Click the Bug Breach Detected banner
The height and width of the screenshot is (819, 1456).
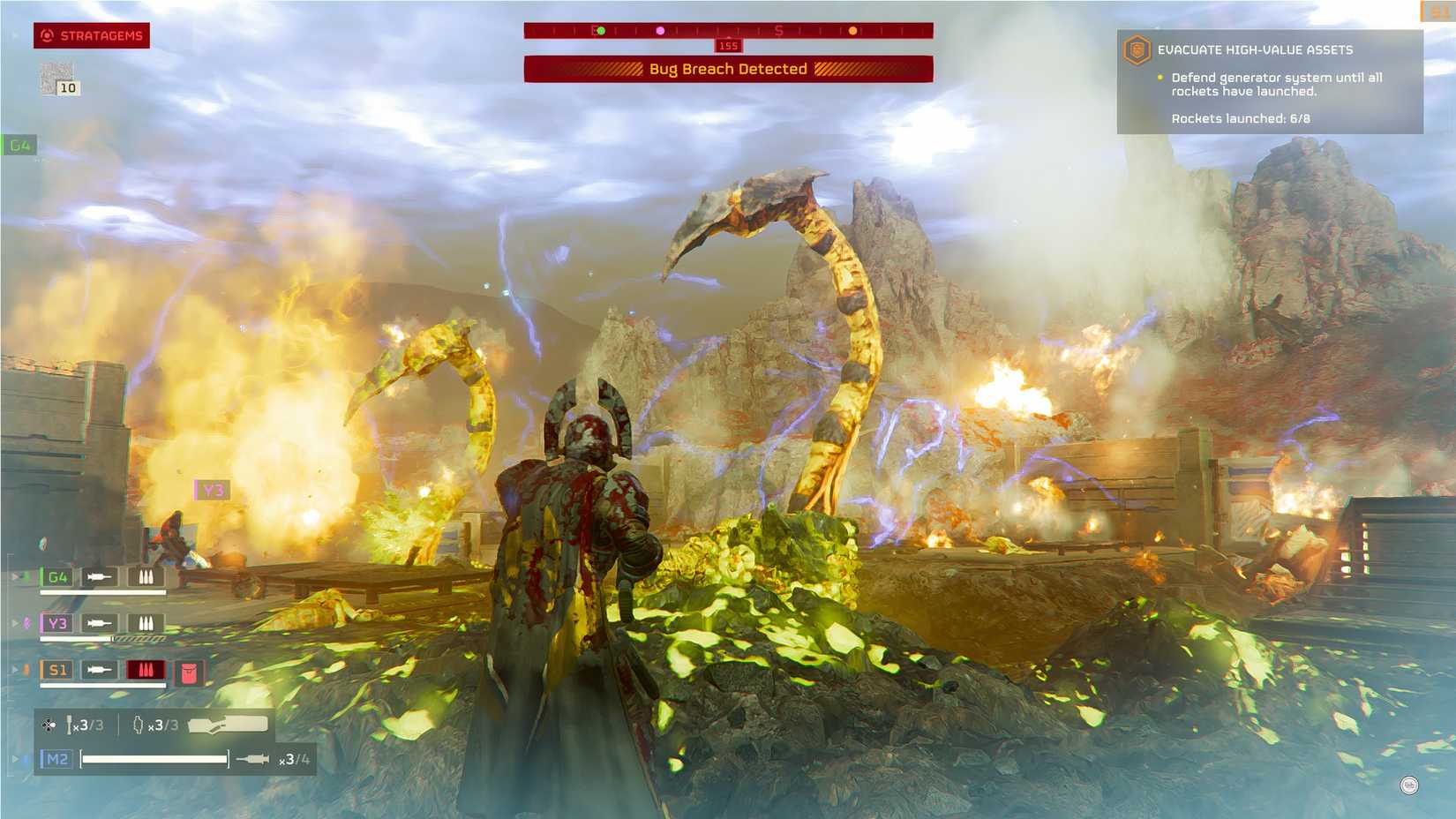(729, 68)
